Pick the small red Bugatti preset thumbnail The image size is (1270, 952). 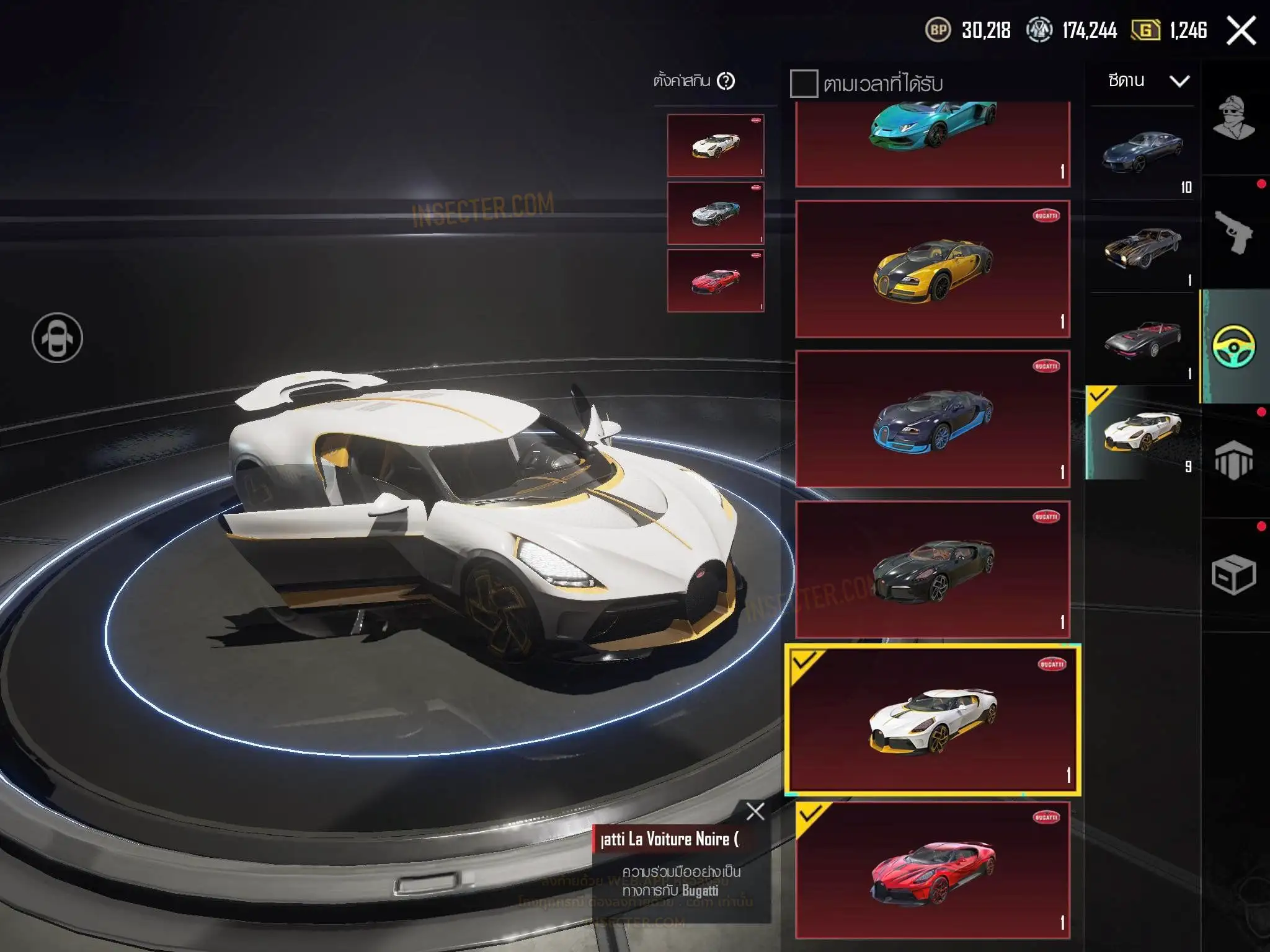tap(716, 281)
